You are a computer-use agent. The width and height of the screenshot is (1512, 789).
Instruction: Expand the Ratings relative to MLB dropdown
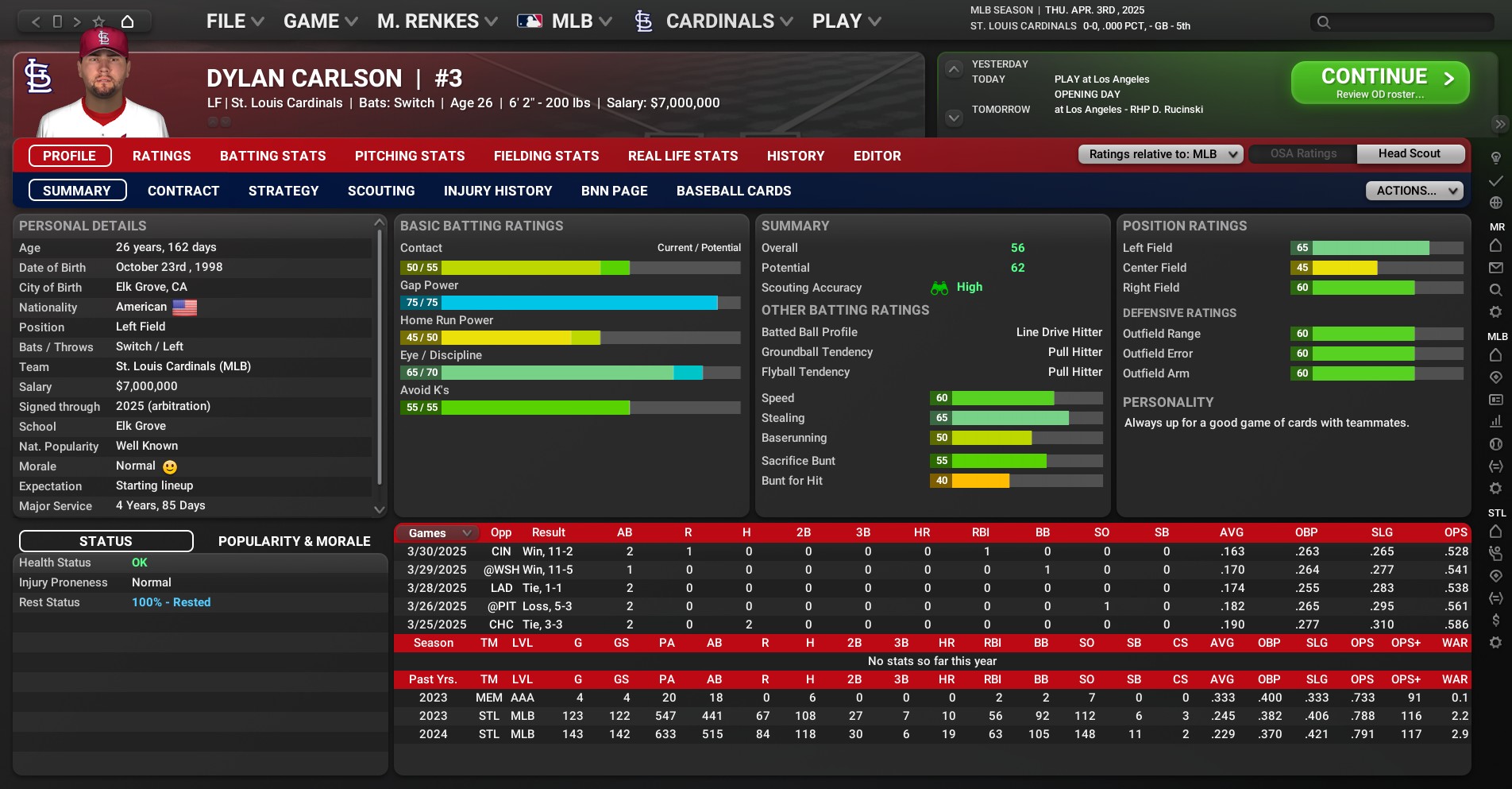1160,154
